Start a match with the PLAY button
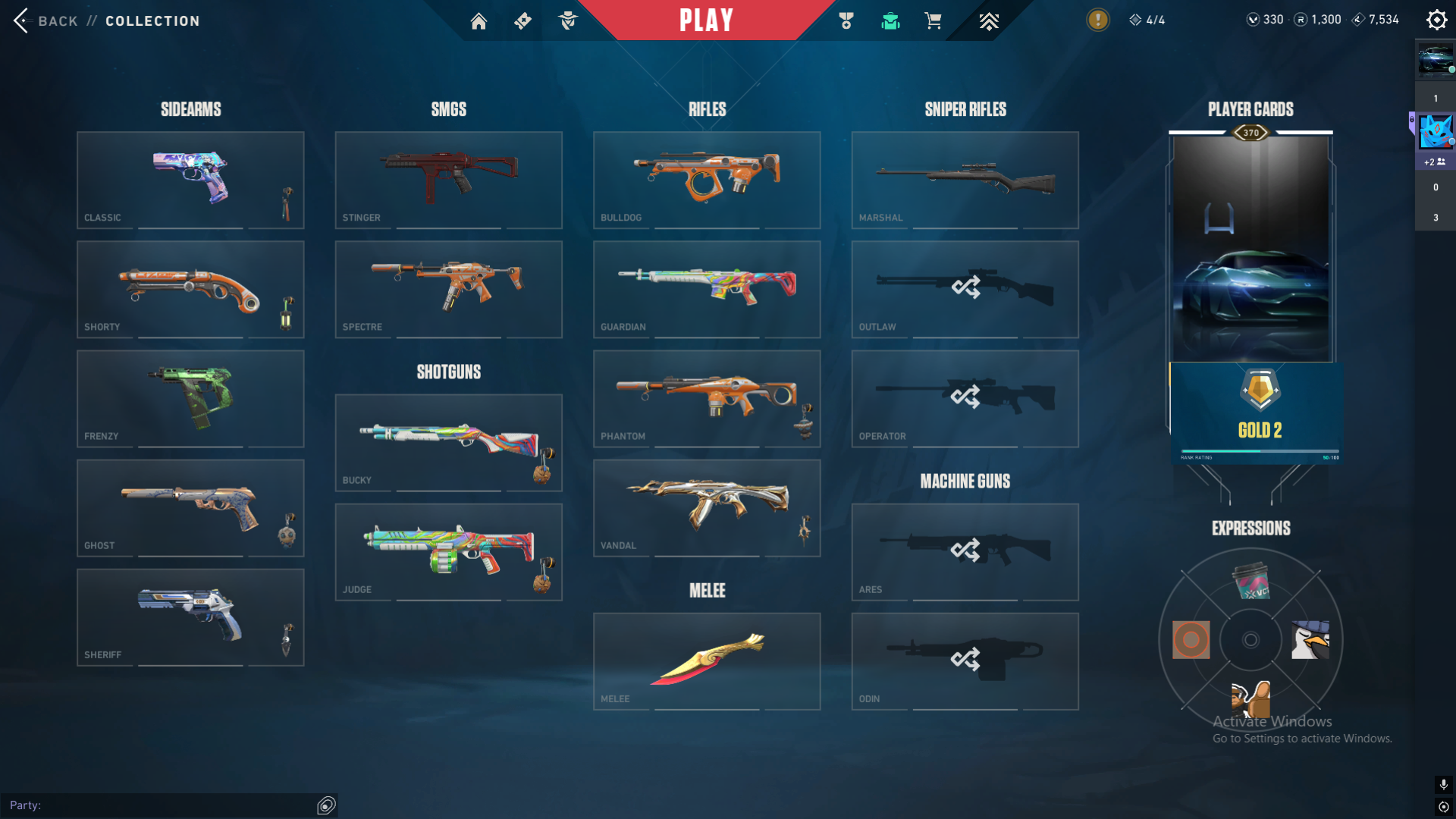The width and height of the screenshot is (1456, 819). 706,20
